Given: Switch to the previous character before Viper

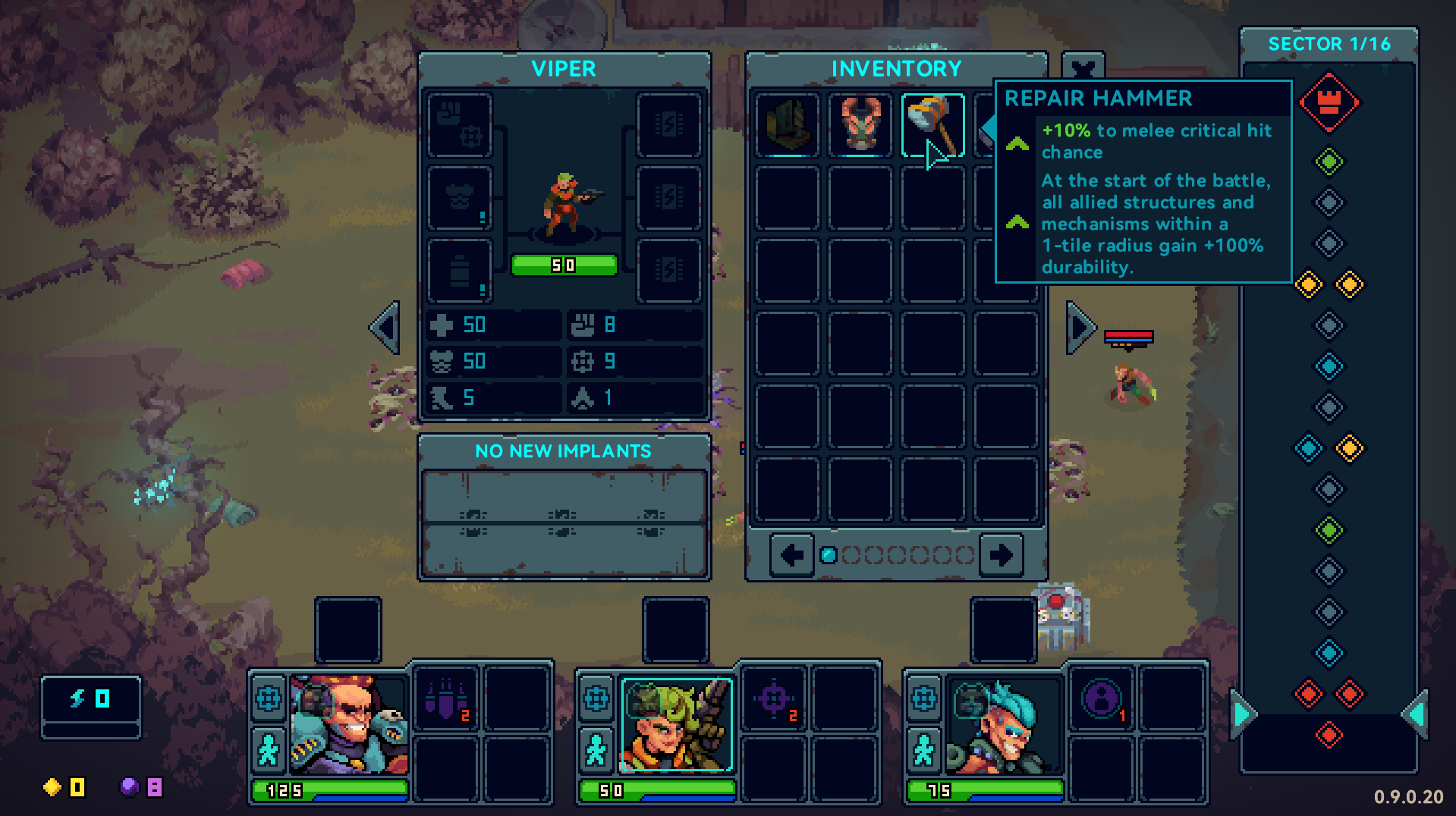Looking at the screenshot, I should (385, 328).
